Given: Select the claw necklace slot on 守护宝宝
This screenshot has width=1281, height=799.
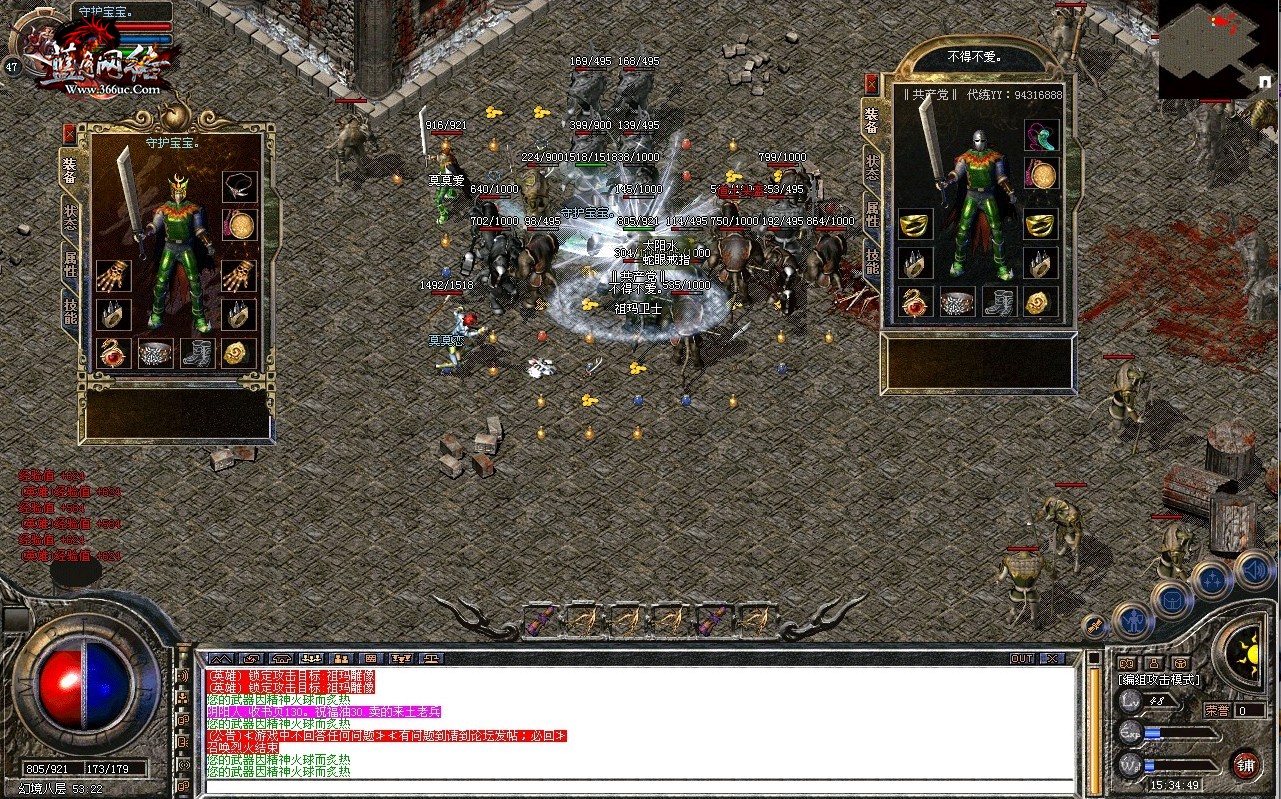Looking at the screenshot, I should coord(239,187).
